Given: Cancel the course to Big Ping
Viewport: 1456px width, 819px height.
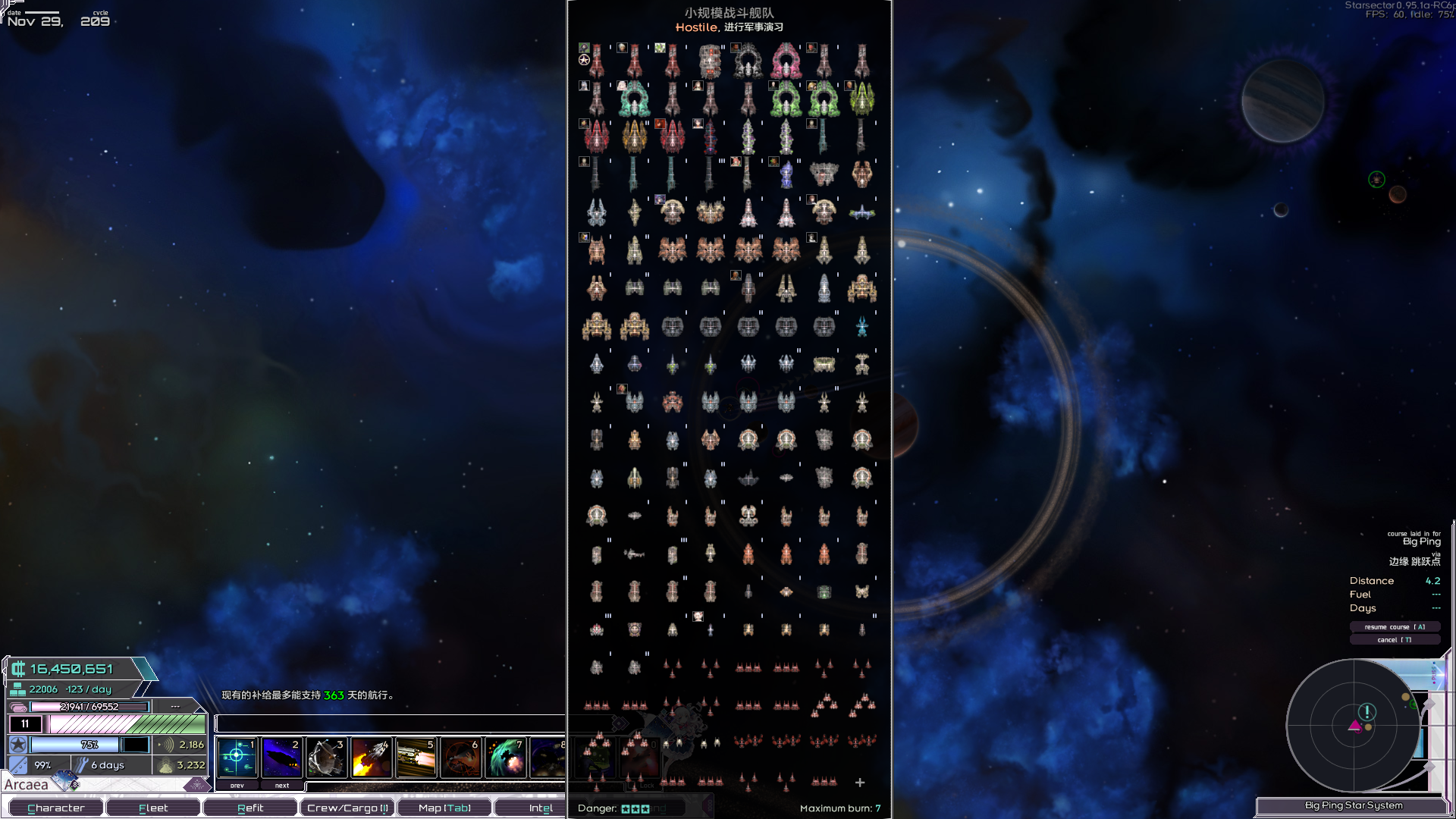Looking at the screenshot, I should tap(1395, 639).
